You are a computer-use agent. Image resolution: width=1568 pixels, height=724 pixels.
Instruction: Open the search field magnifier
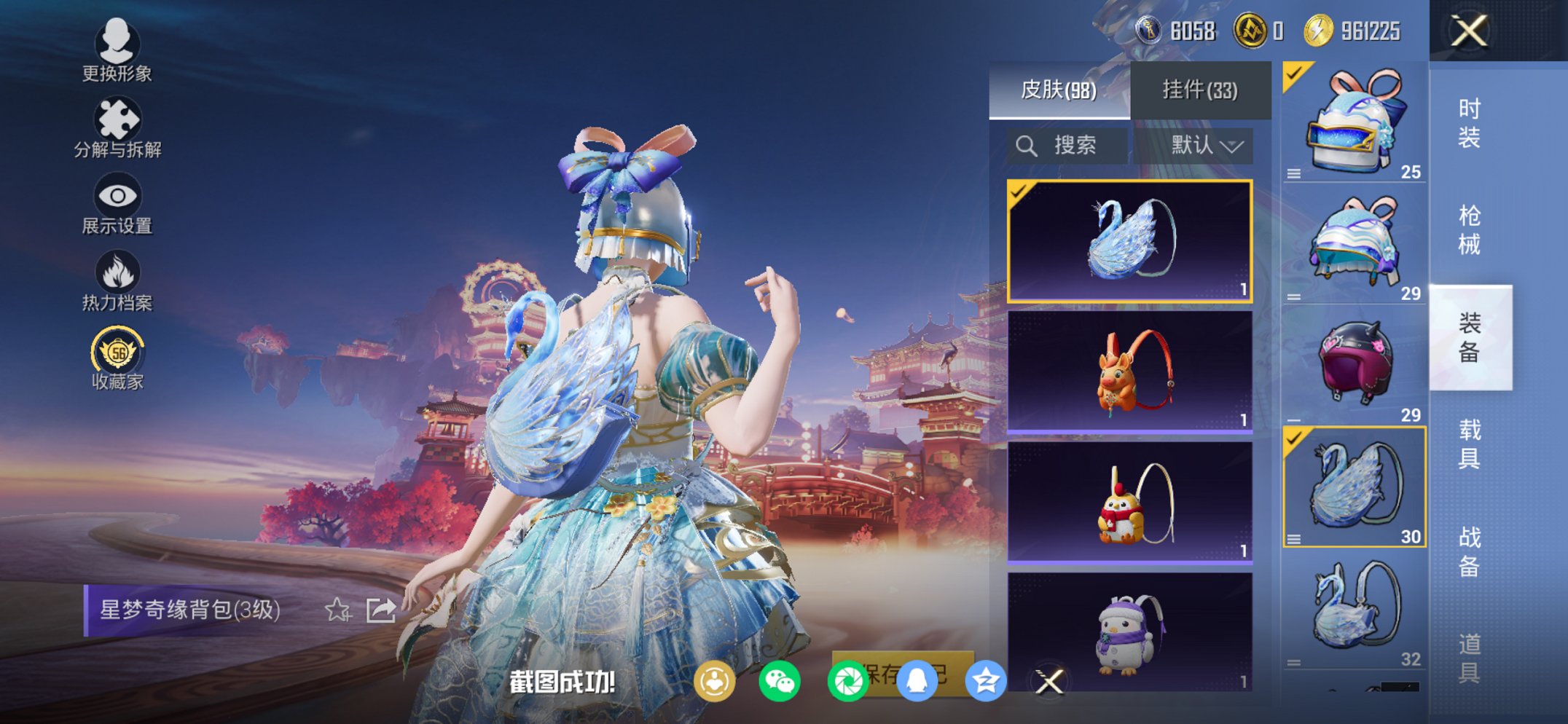click(1027, 146)
